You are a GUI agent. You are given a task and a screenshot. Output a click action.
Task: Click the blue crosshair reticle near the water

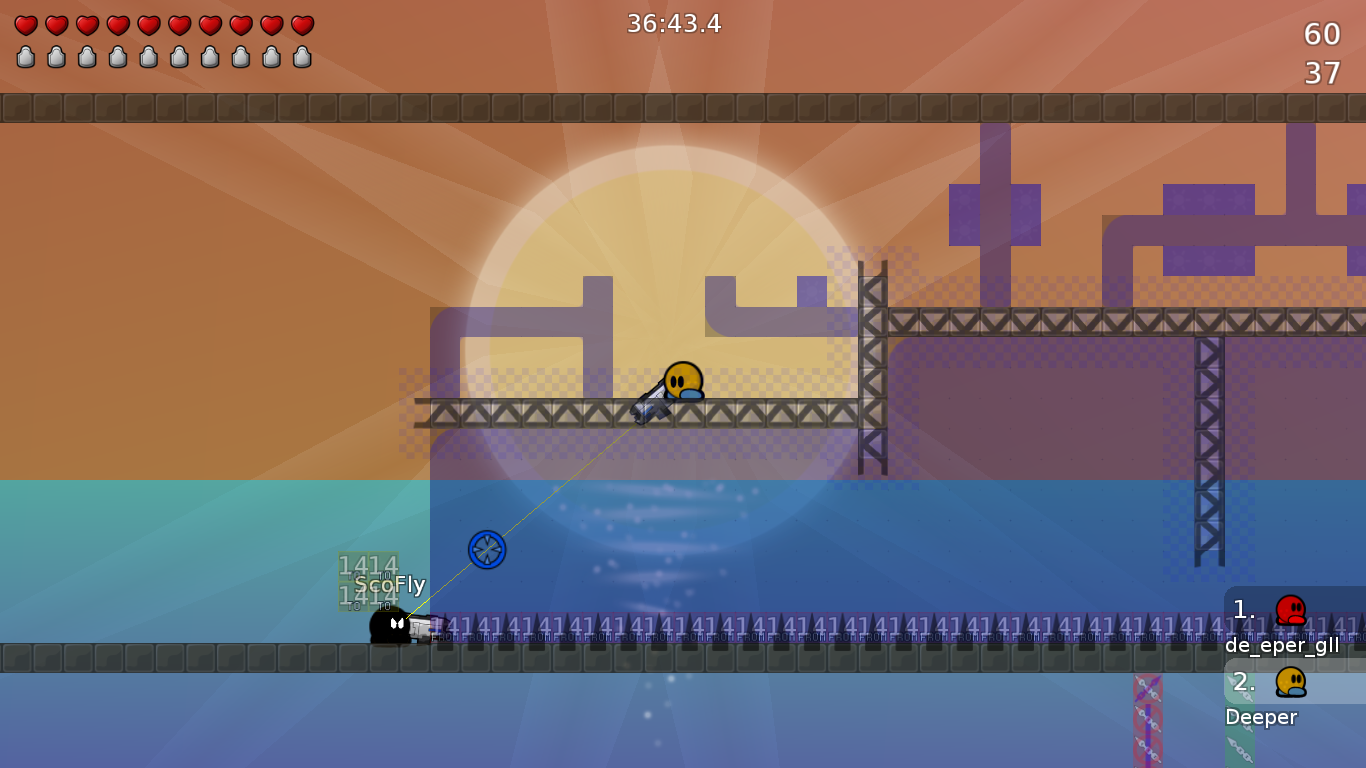[x=486, y=549]
